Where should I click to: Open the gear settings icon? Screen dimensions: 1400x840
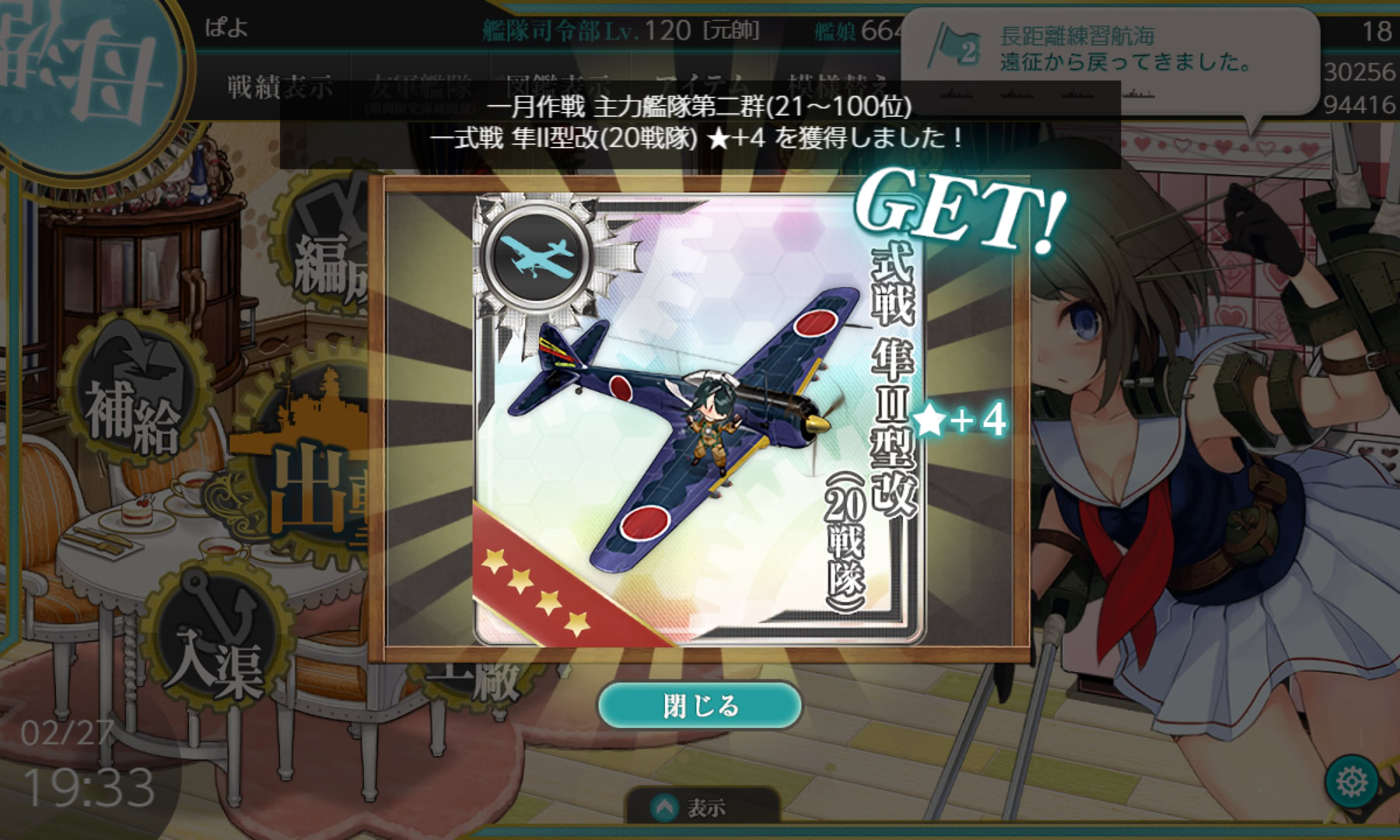coord(1352,781)
